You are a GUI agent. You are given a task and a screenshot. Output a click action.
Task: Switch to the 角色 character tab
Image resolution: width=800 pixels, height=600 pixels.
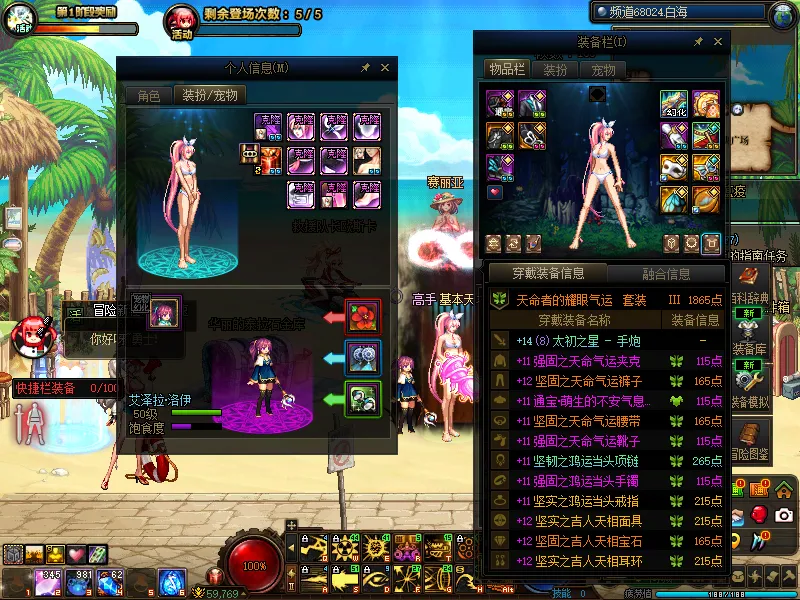pos(148,96)
